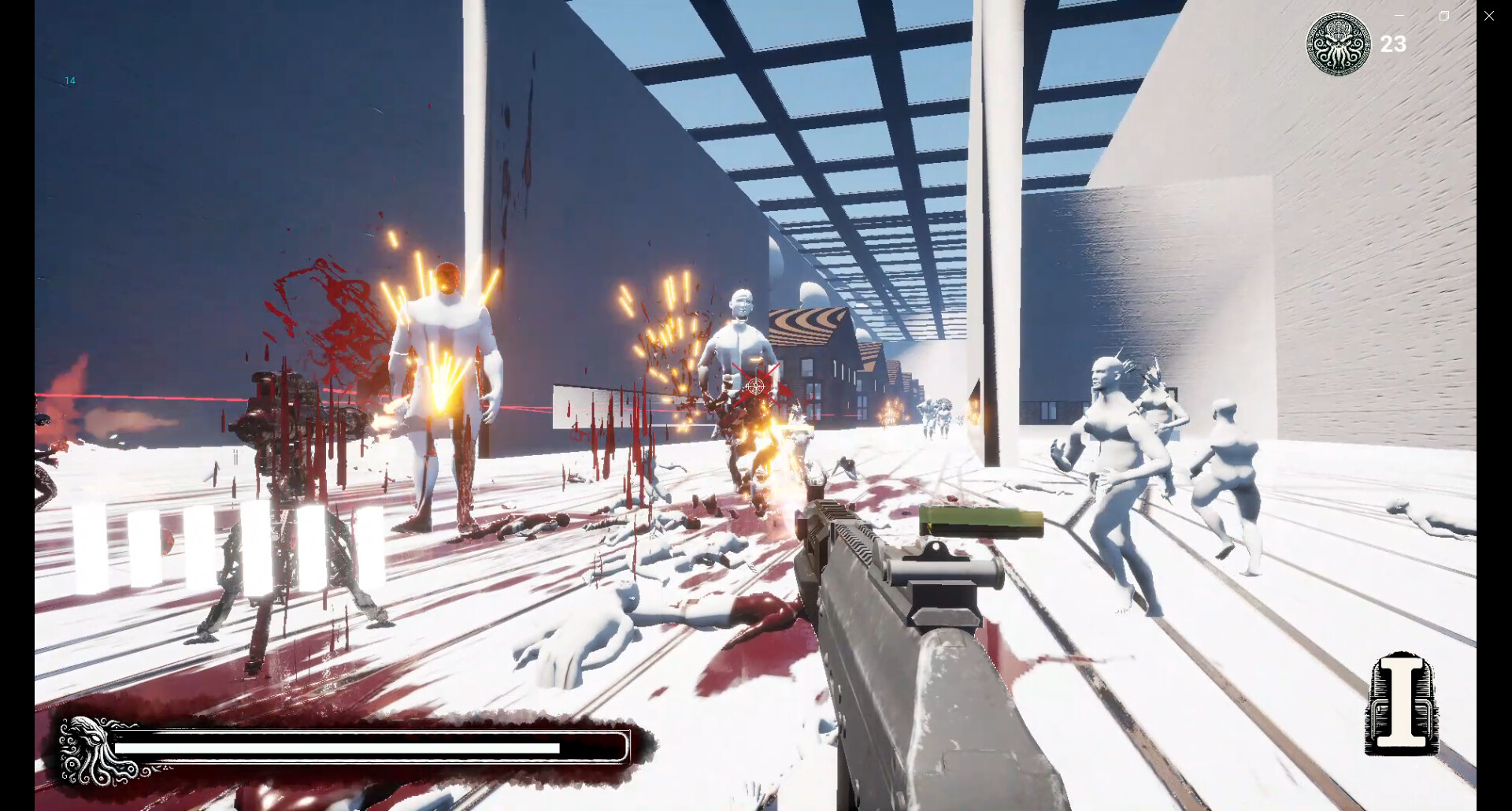Image resolution: width=1512 pixels, height=811 pixels.
Task: Click the "23" score number
Action: point(1394,44)
